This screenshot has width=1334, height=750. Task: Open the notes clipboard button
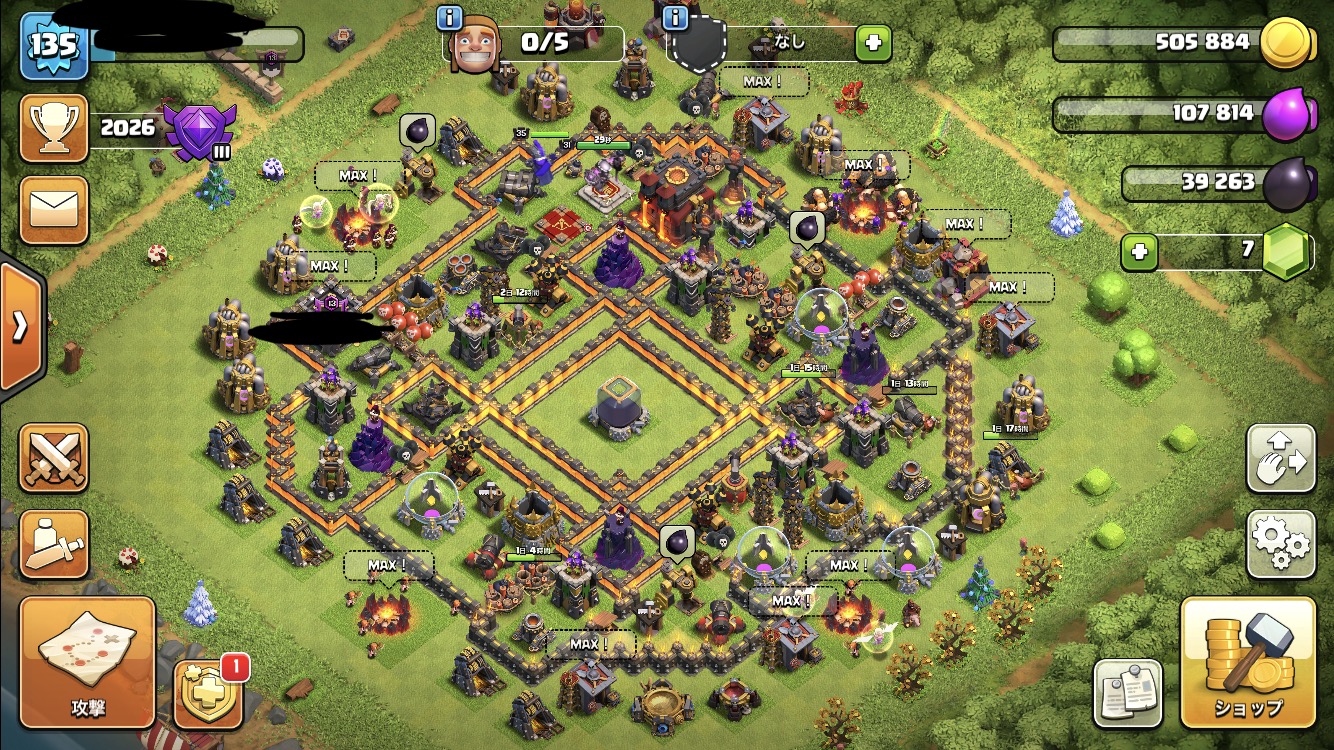[1128, 693]
